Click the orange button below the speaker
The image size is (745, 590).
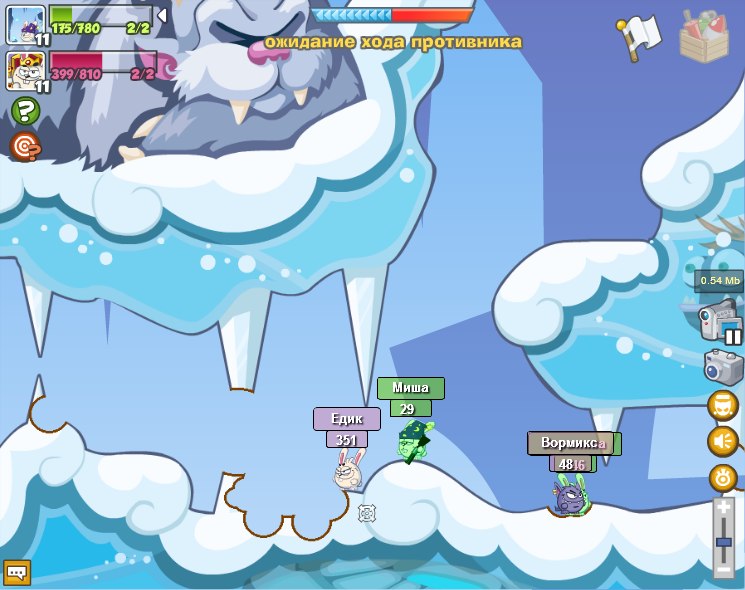coord(722,477)
